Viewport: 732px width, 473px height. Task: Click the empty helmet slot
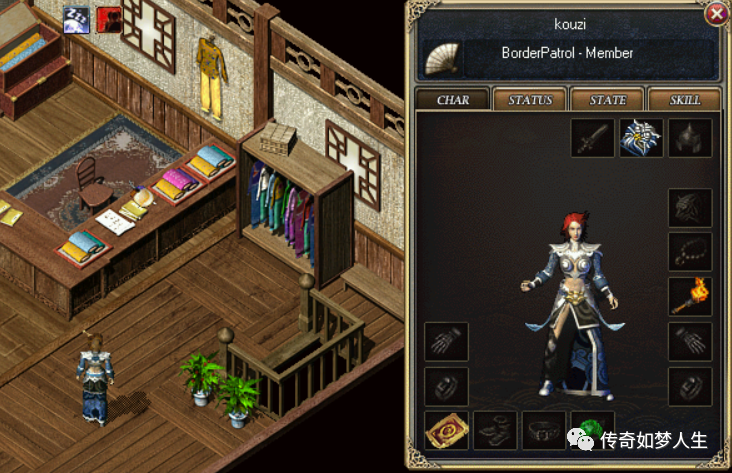(x=690, y=139)
